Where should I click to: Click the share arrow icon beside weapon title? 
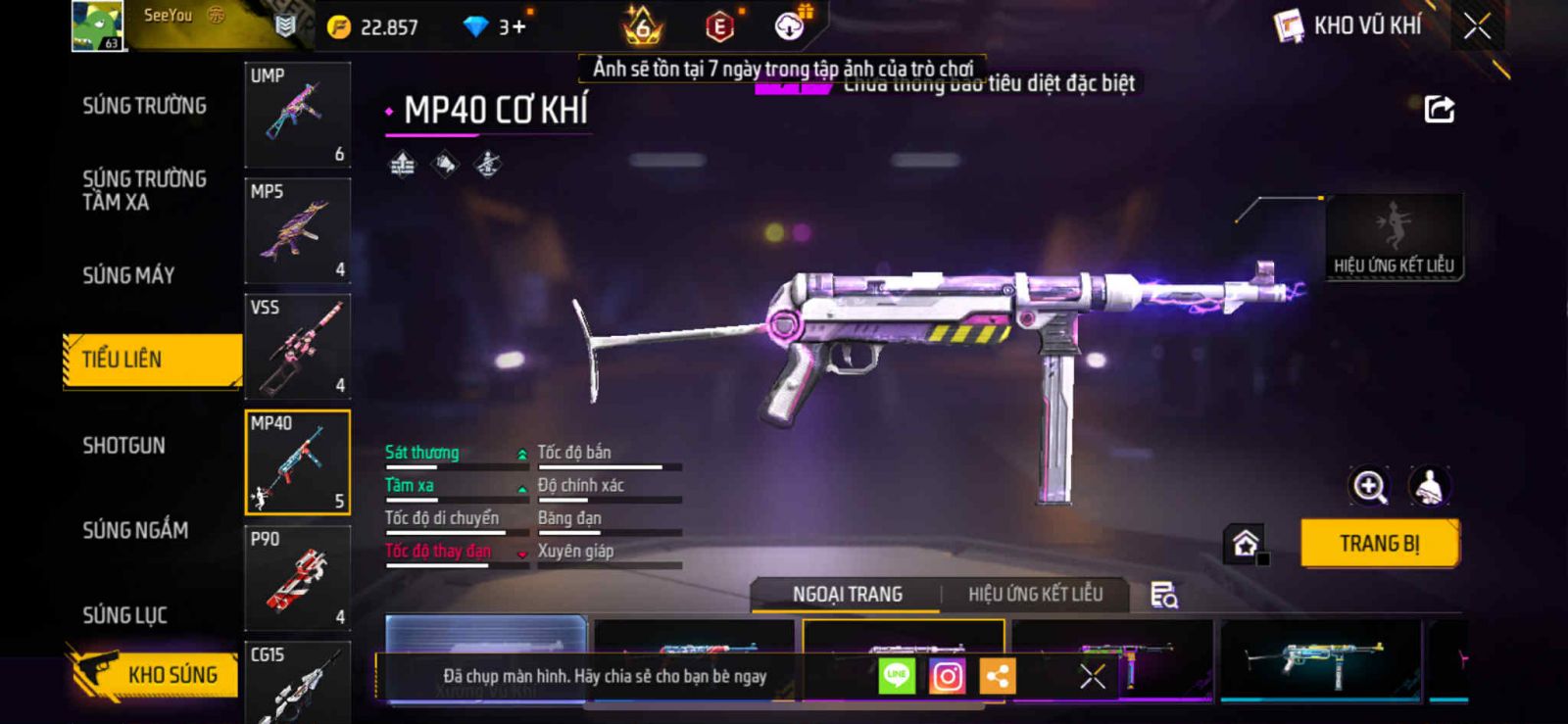pyautogui.click(x=1439, y=109)
